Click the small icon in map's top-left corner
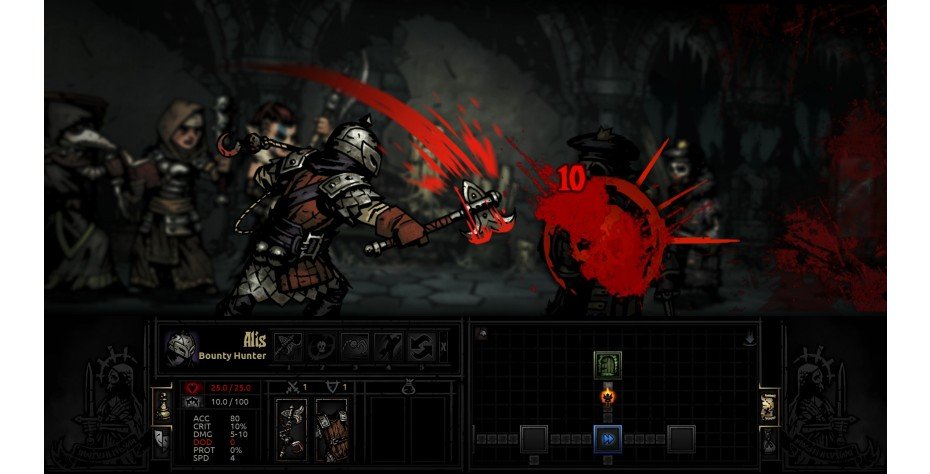 click(481, 333)
